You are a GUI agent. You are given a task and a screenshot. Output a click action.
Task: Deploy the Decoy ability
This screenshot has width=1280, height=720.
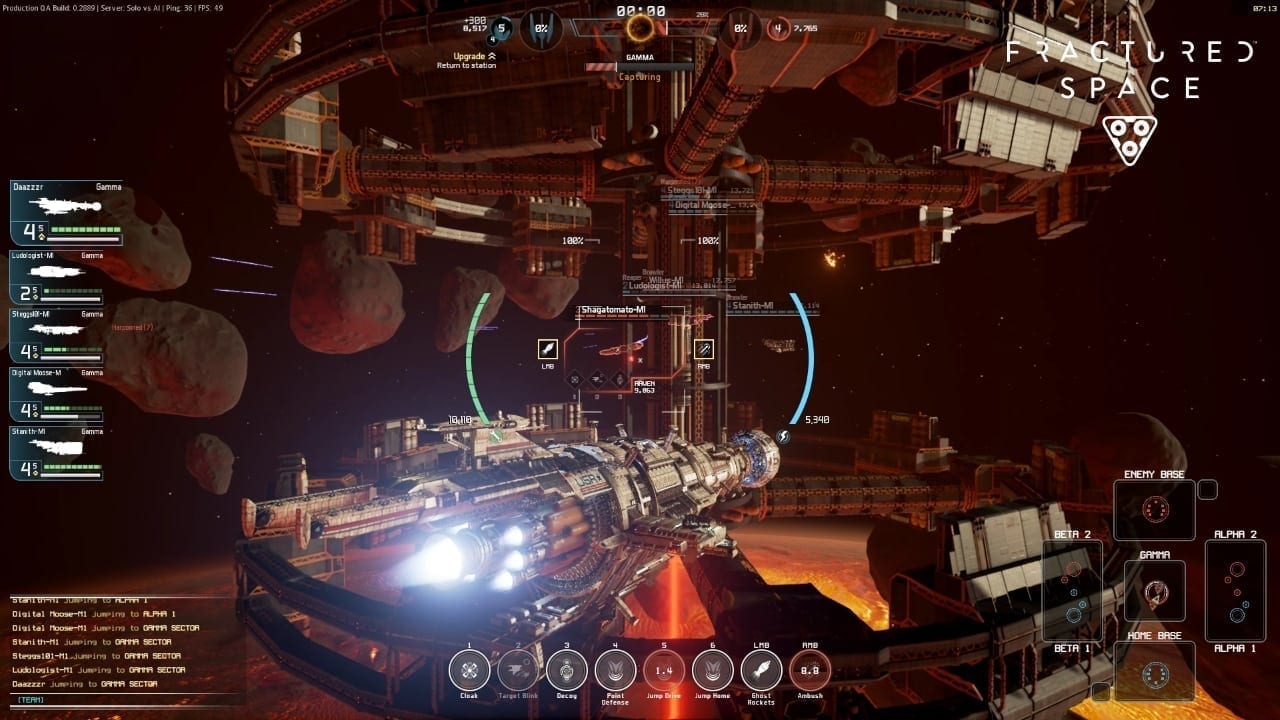567,670
